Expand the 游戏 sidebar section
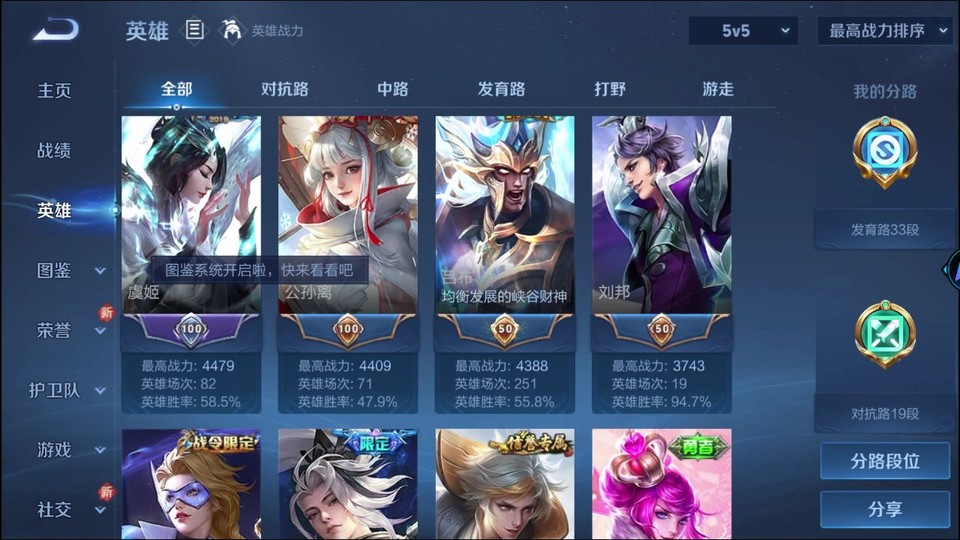Screen dimensions: 960x540 tap(70, 450)
